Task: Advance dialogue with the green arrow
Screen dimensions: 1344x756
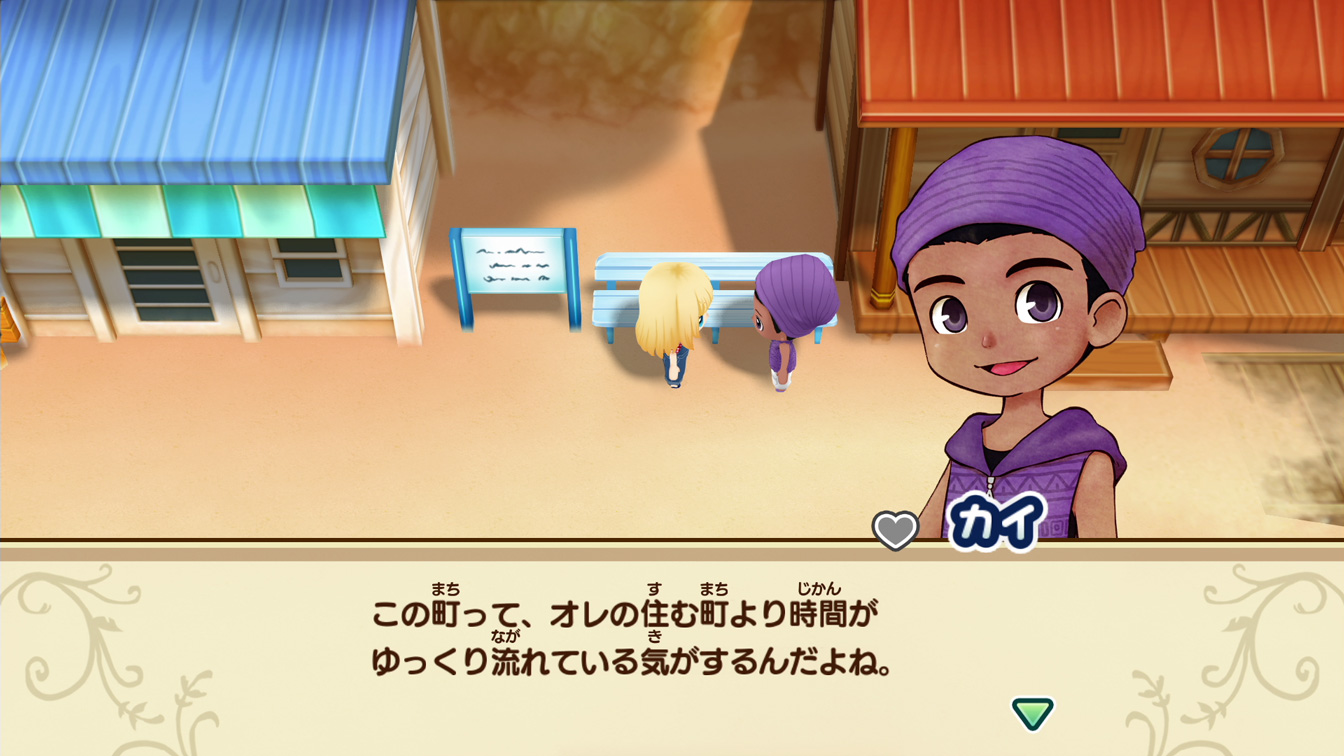Action: click(x=1032, y=713)
